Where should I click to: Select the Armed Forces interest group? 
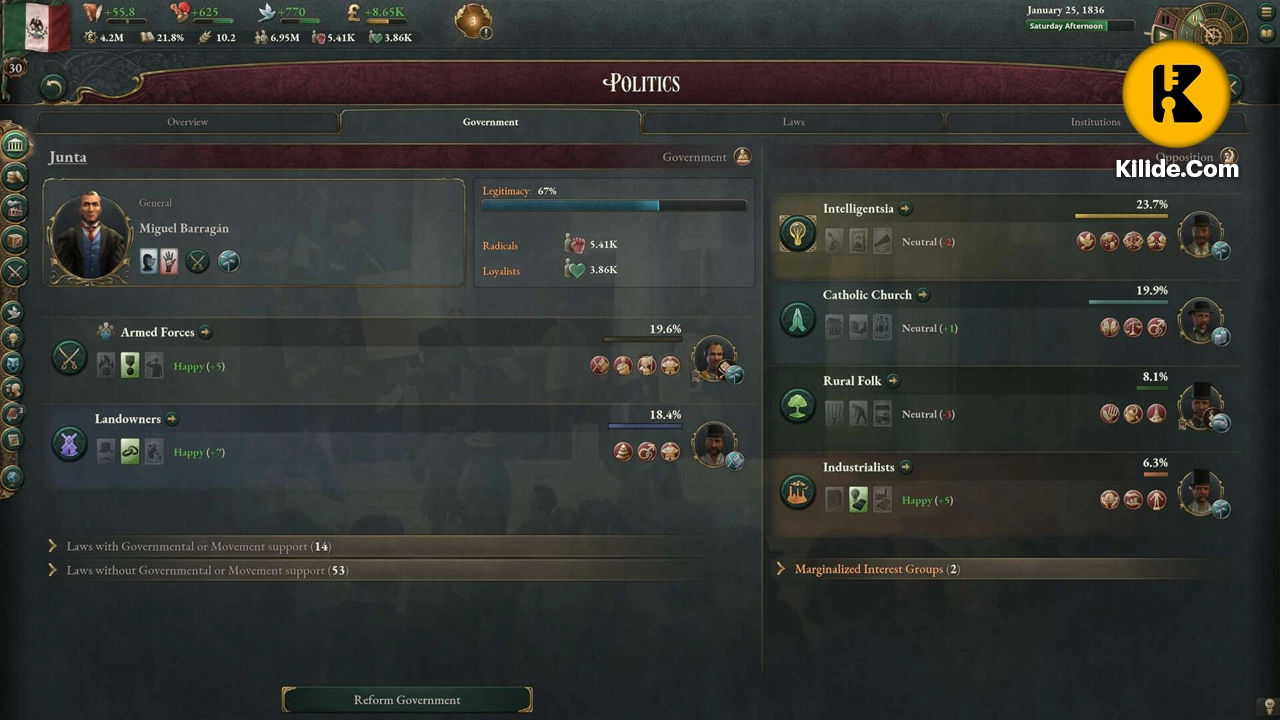coord(157,332)
